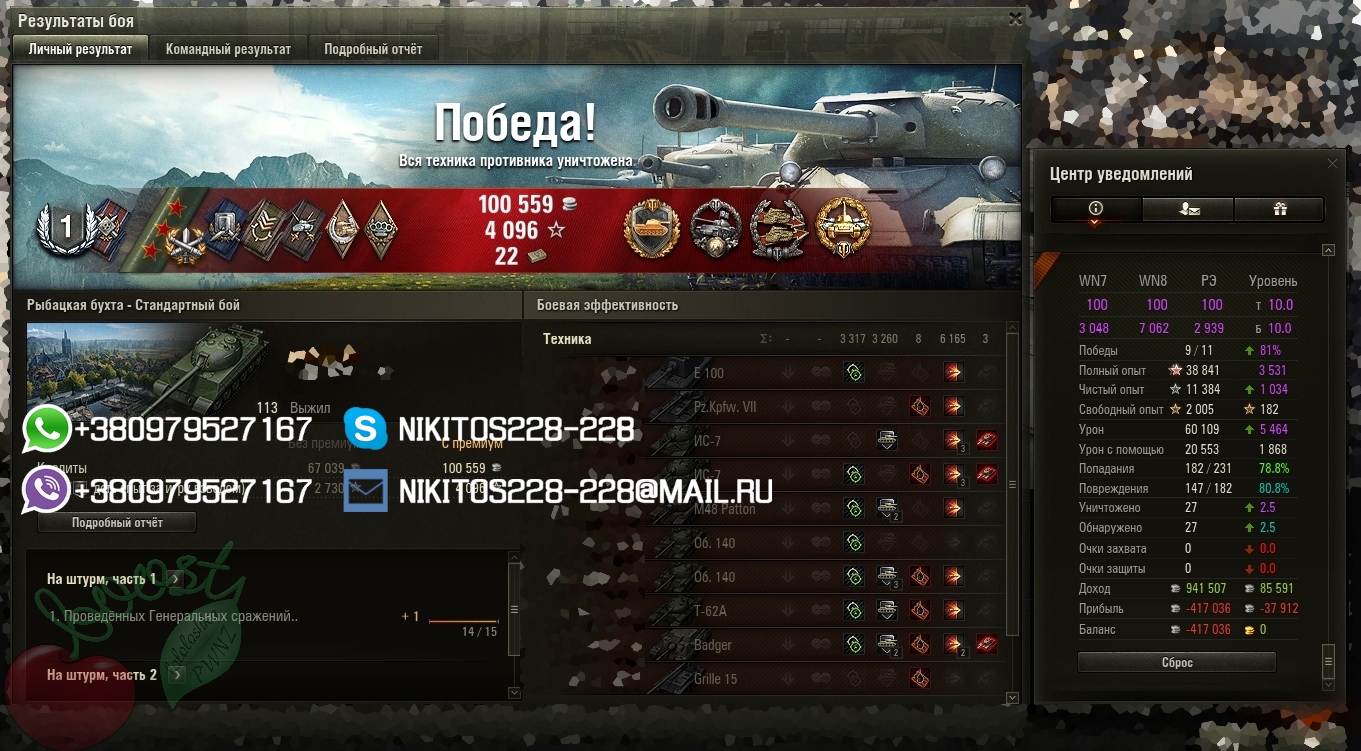The width and height of the screenshot is (1361, 751).
Task: Open the gift box notifications tab
Action: (1279, 208)
